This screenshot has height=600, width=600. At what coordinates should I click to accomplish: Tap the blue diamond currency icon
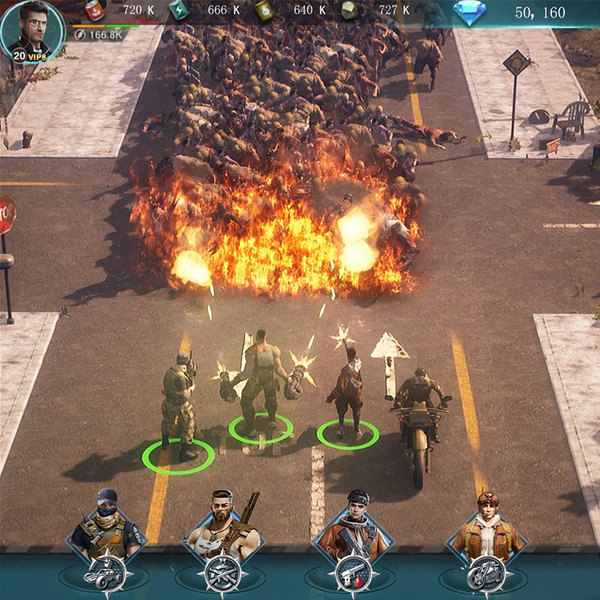click(x=469, y=13)
